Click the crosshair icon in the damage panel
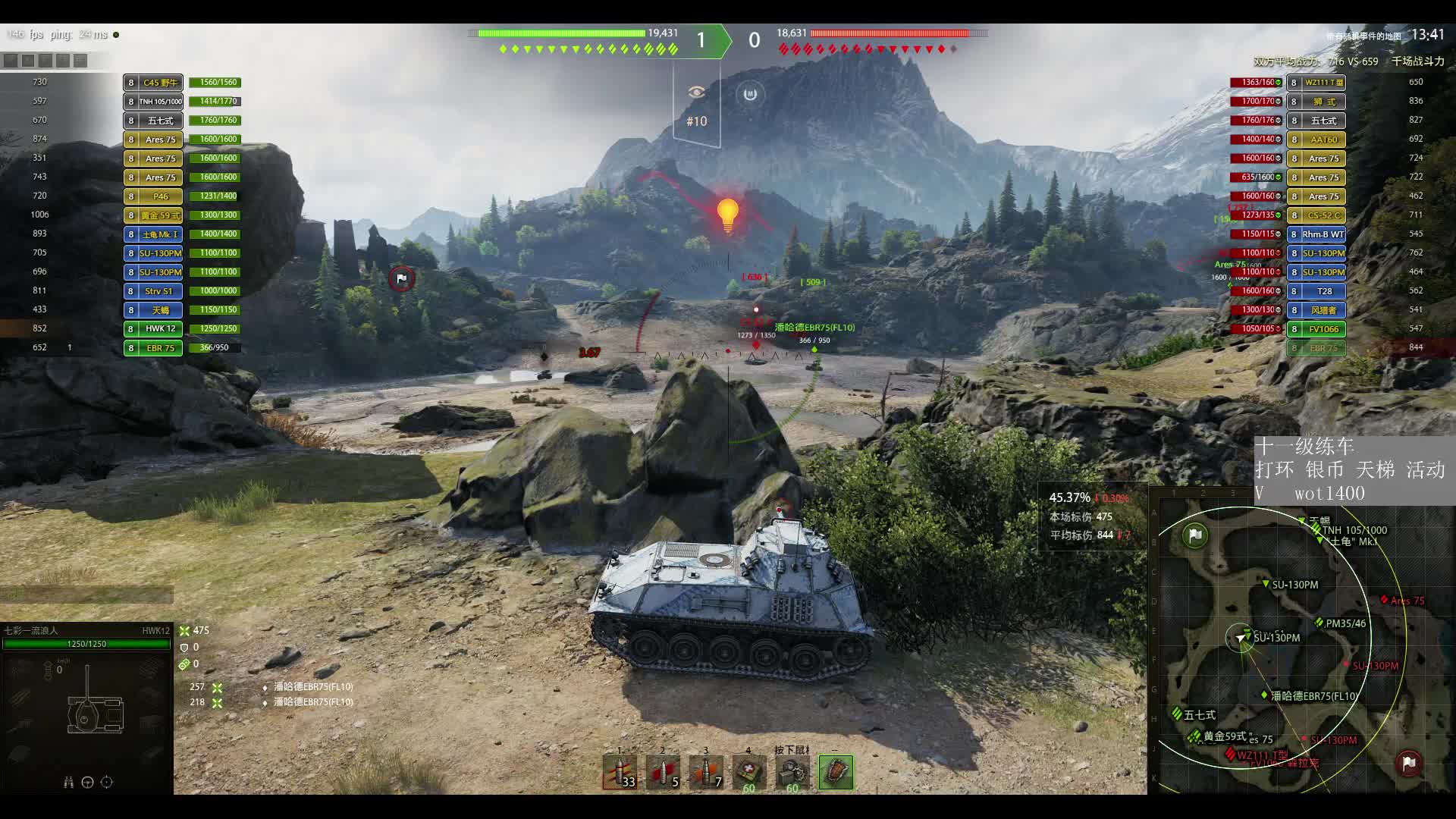The height and width of the screenshot is (819, 1456). [x=107, y=783]
